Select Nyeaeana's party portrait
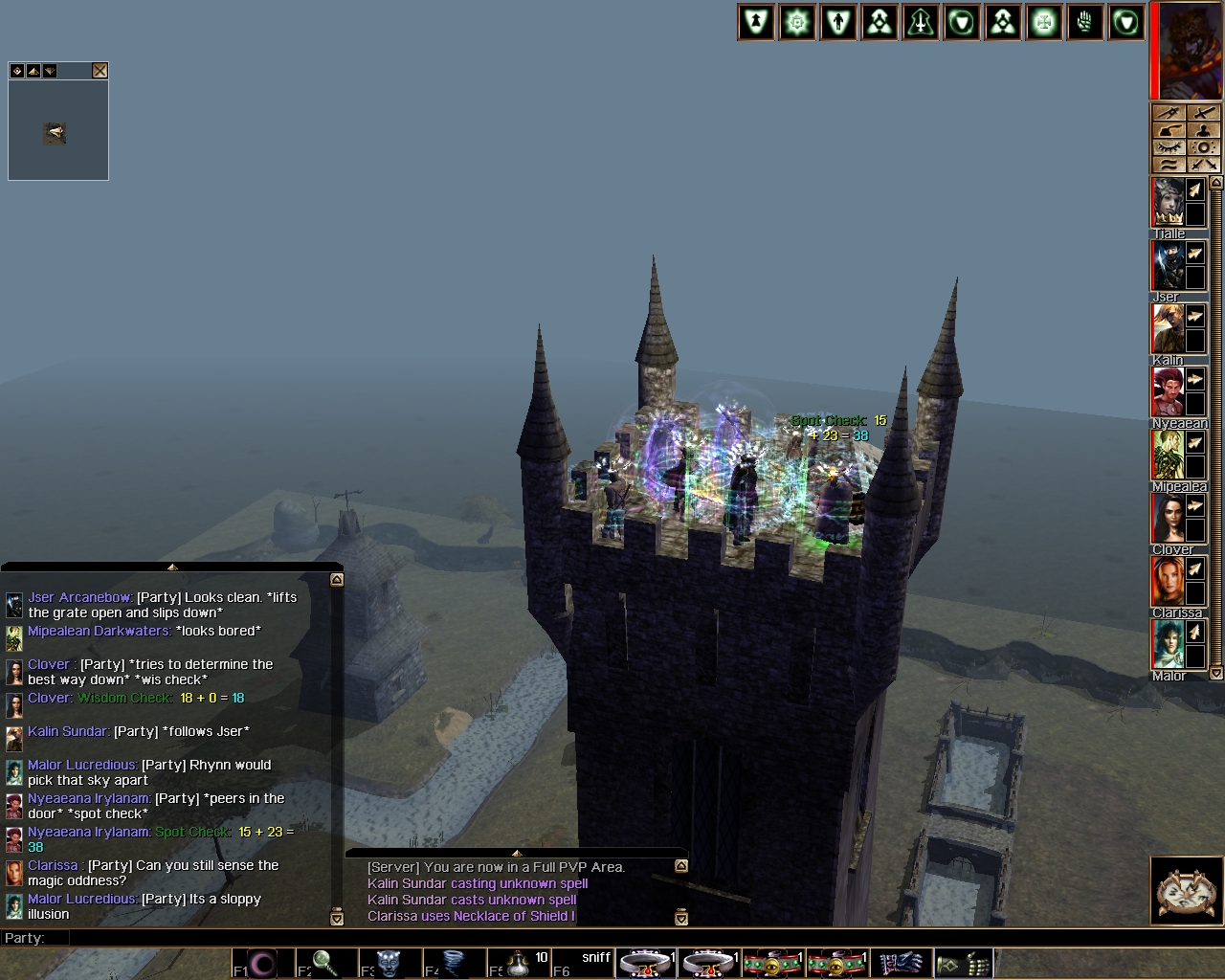This screenshot has height=980, width=1225. (x=1168, y=391)
